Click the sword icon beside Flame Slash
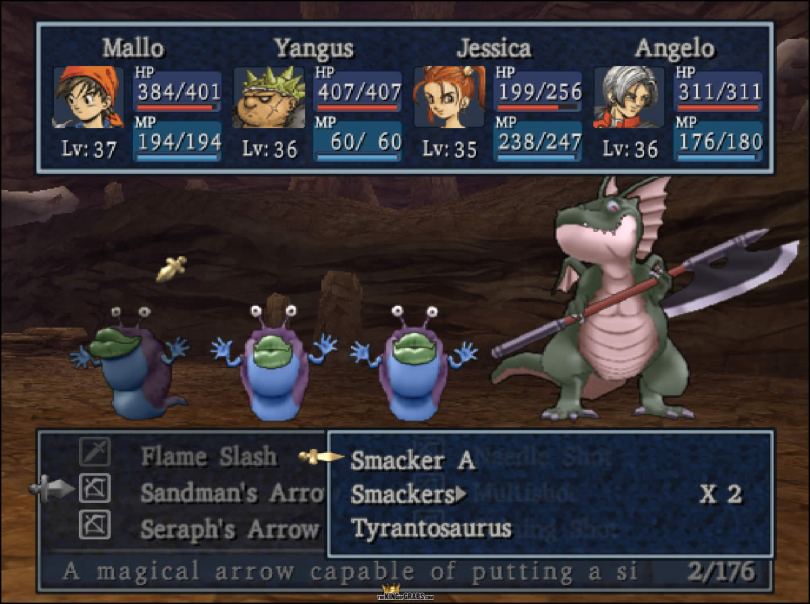The height and width of the screenshot is (604, 810). click(x=95, y=455)
